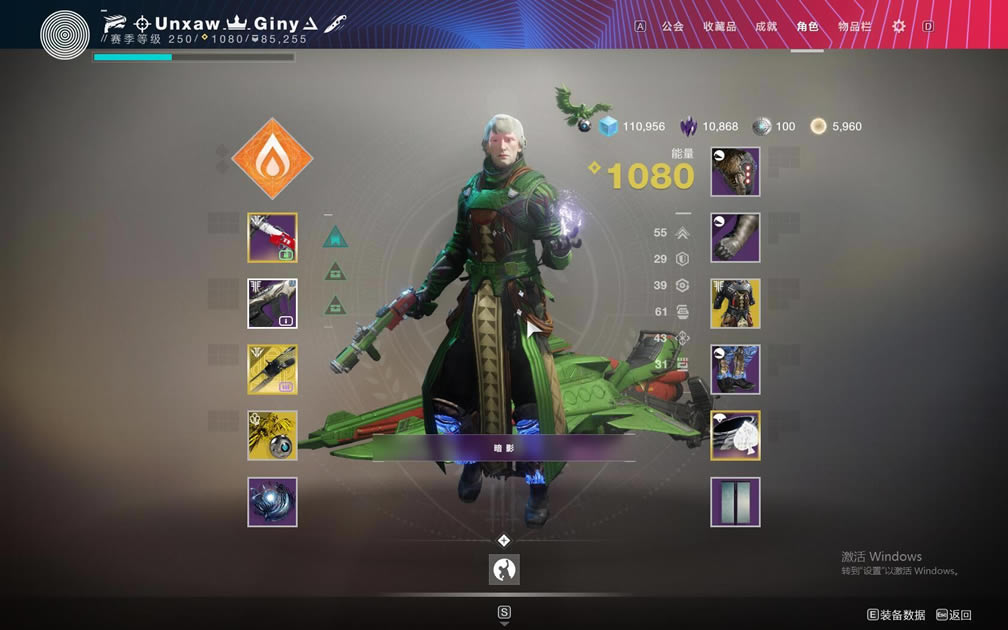
Task: Open settings with the gear icon
Action: 898,26
